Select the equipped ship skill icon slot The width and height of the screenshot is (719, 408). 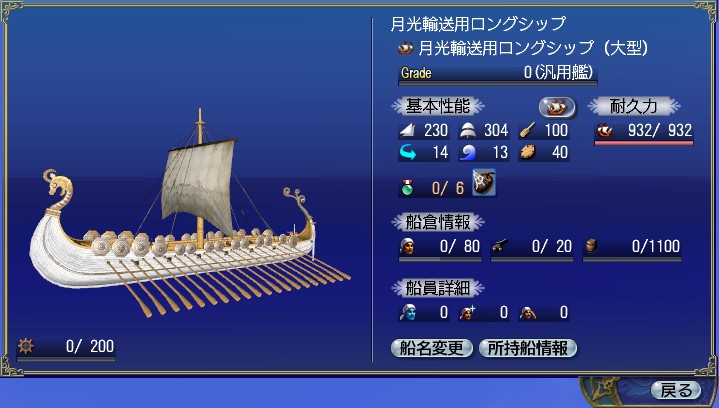point(485,182)
